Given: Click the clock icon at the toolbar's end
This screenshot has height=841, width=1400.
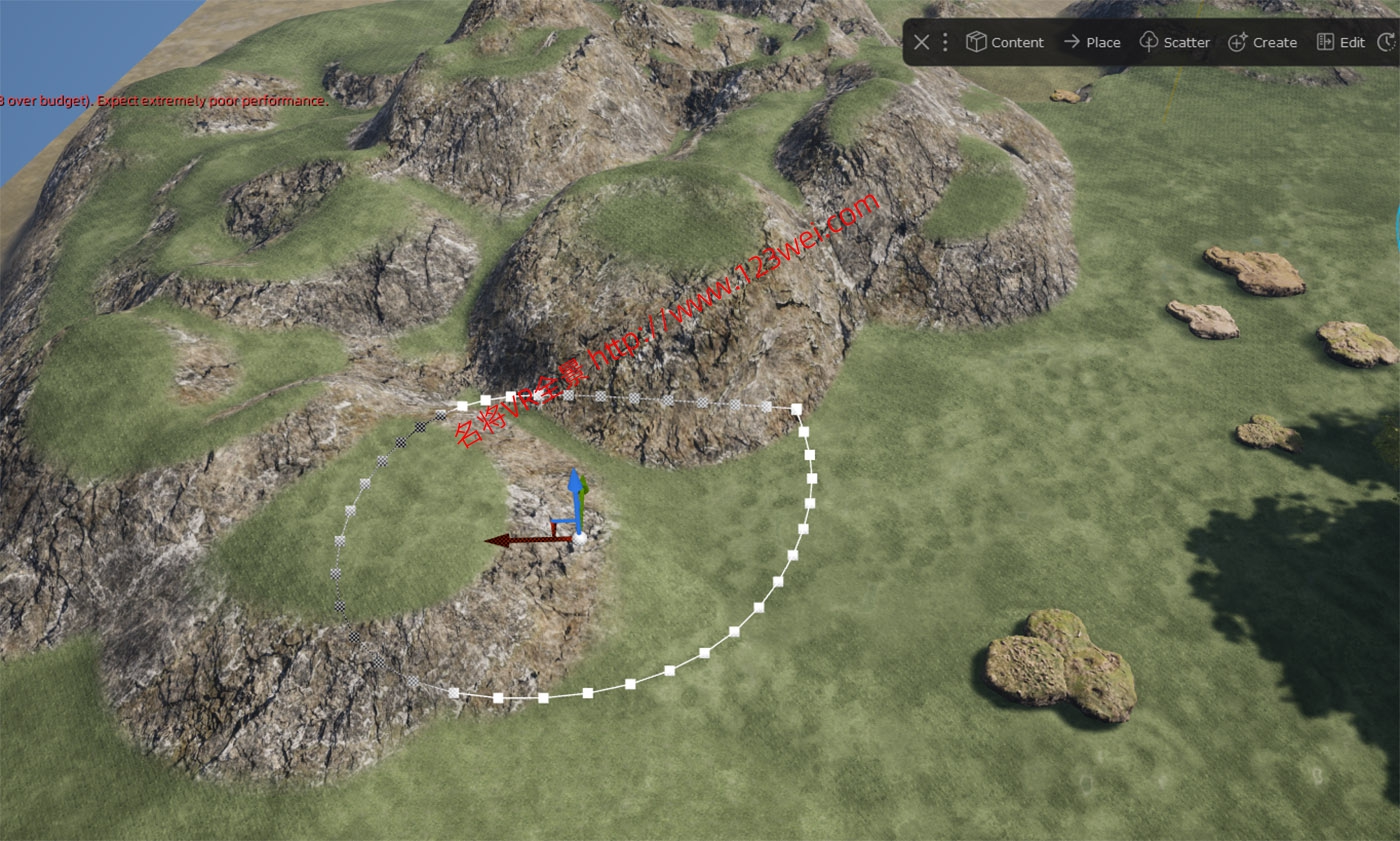Looking at the screenshot, I should [1386, 42].
